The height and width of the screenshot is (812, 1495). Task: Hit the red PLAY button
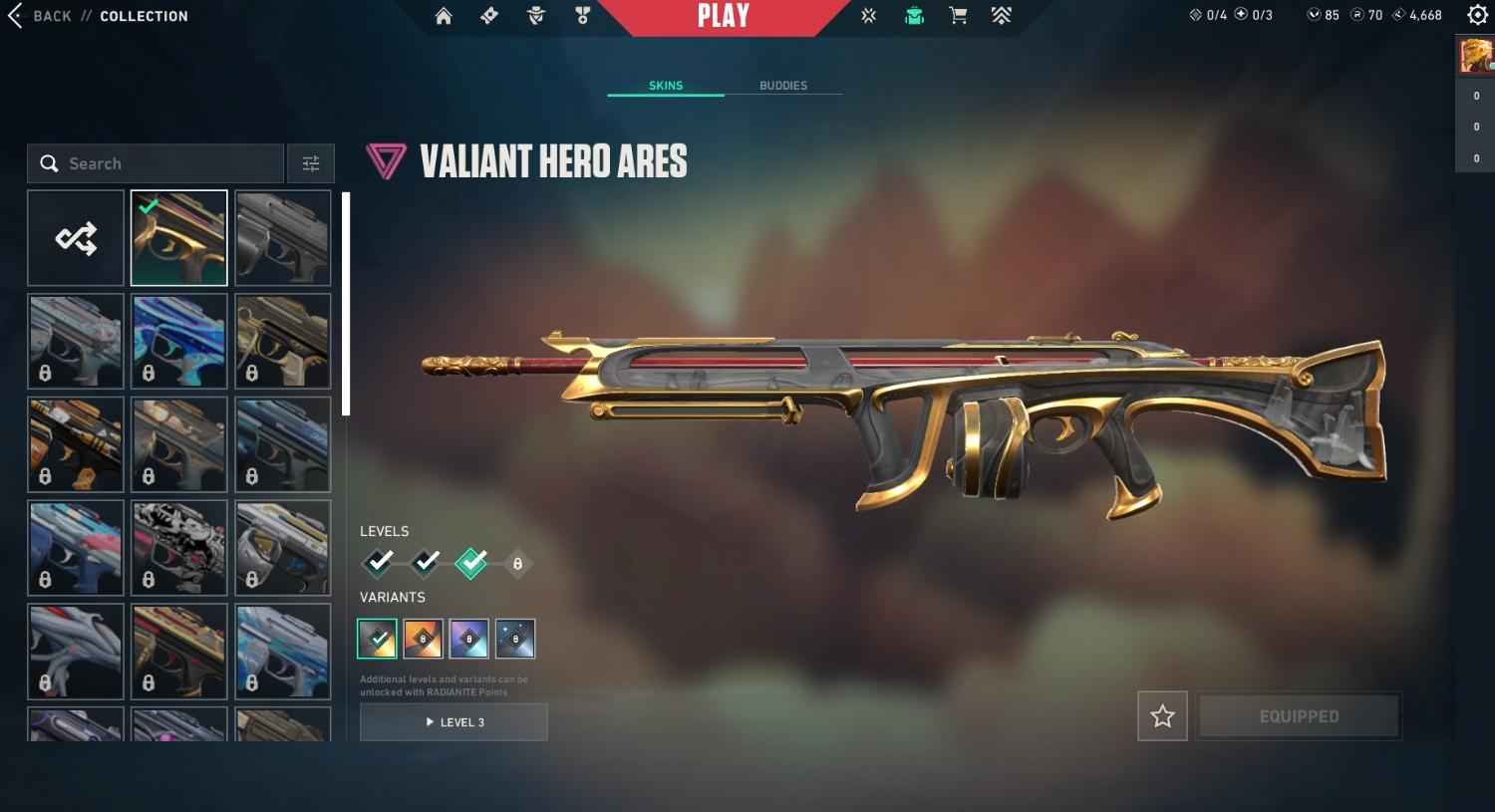[x=724, y=16]
